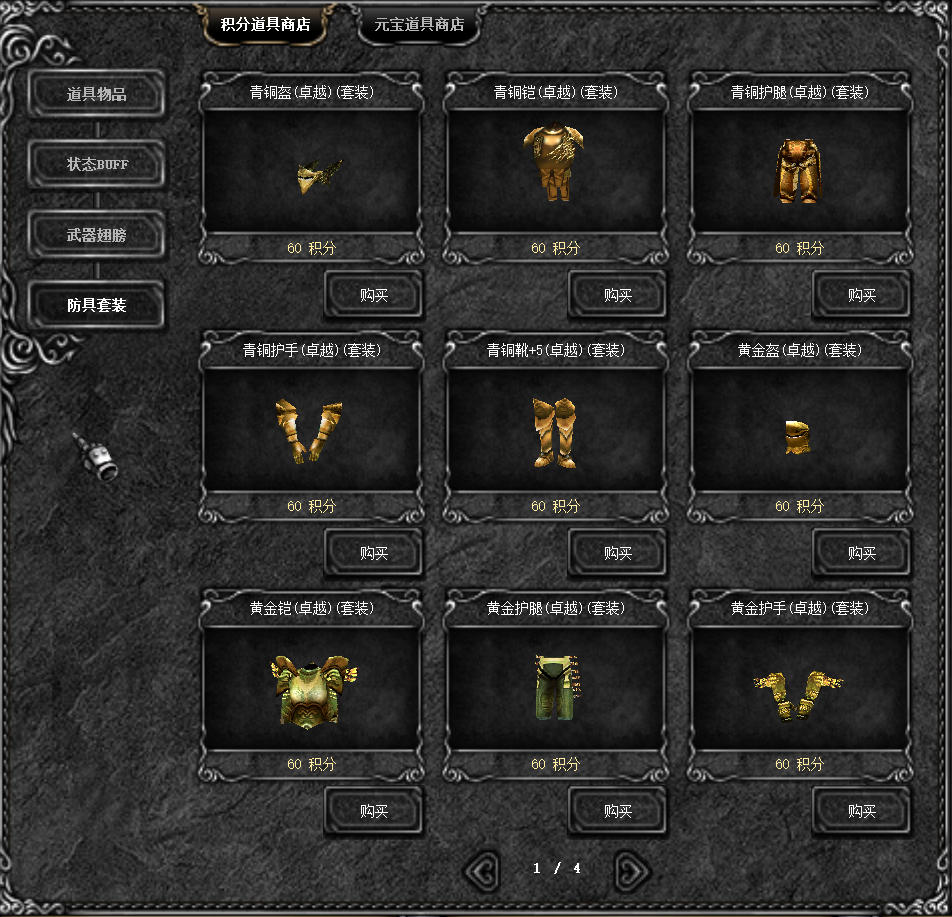The height and width of the screenshot is (917, 952).
Task: Buy the 青铜护手 gloves
Action: [373, 553]
